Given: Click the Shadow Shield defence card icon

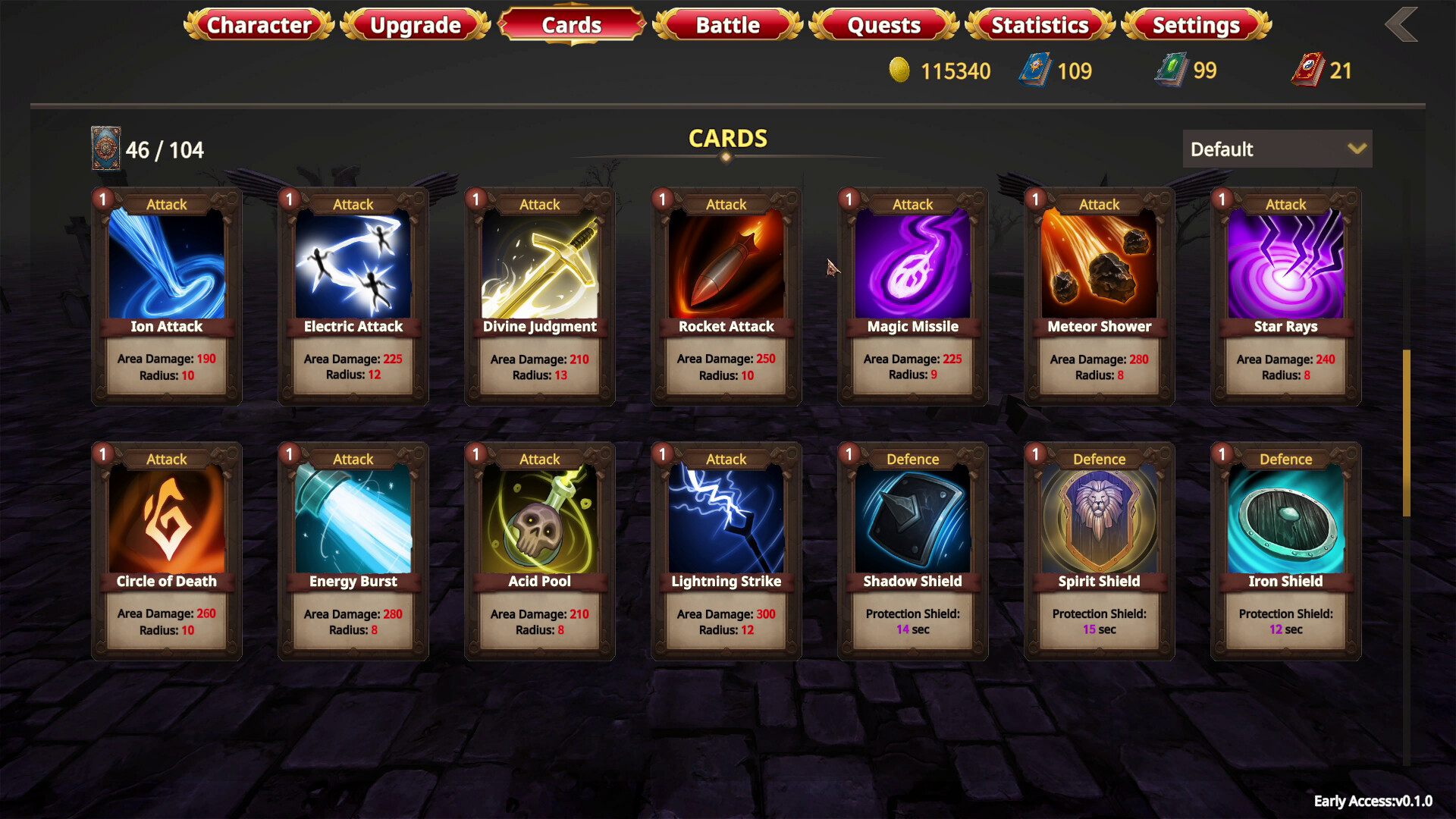Looking at the screenshot, I should (x=912, y=516).
